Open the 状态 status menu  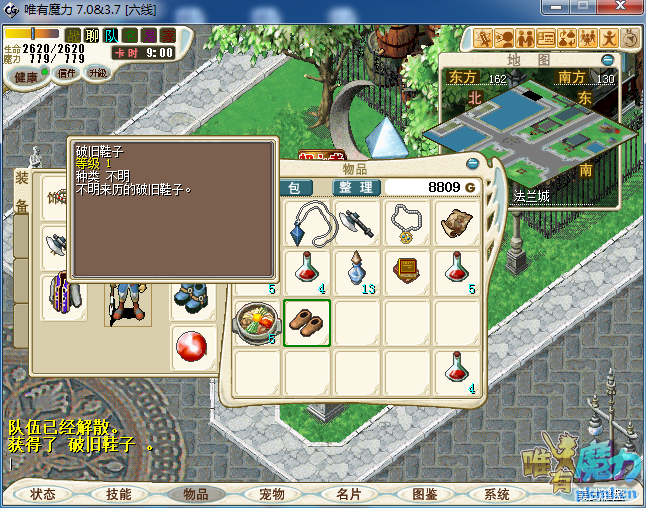[43, 494]
